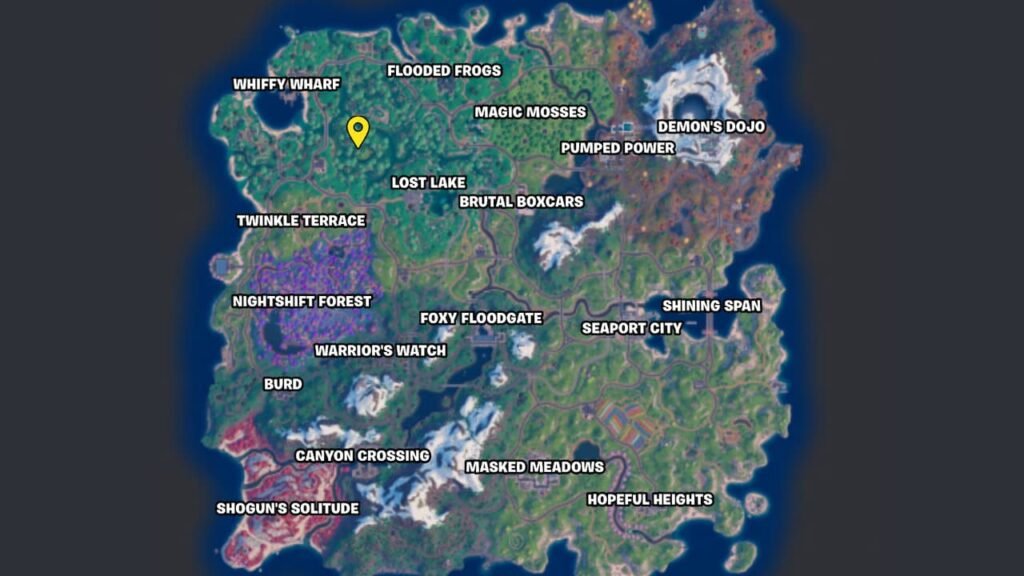Screen dimensions: 1024x576
Task: Select Twinkle Terrace on the map
Action: coord(301,220)
